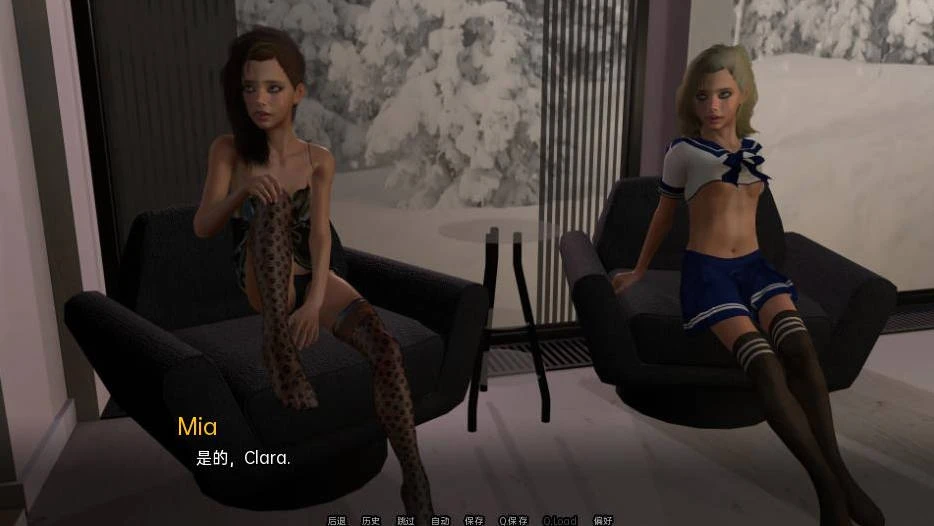The height and width of the screenshot is (526, 934).
Task: Toggle 自动 (Auto) dialogue advance
Action: (440, 520)
